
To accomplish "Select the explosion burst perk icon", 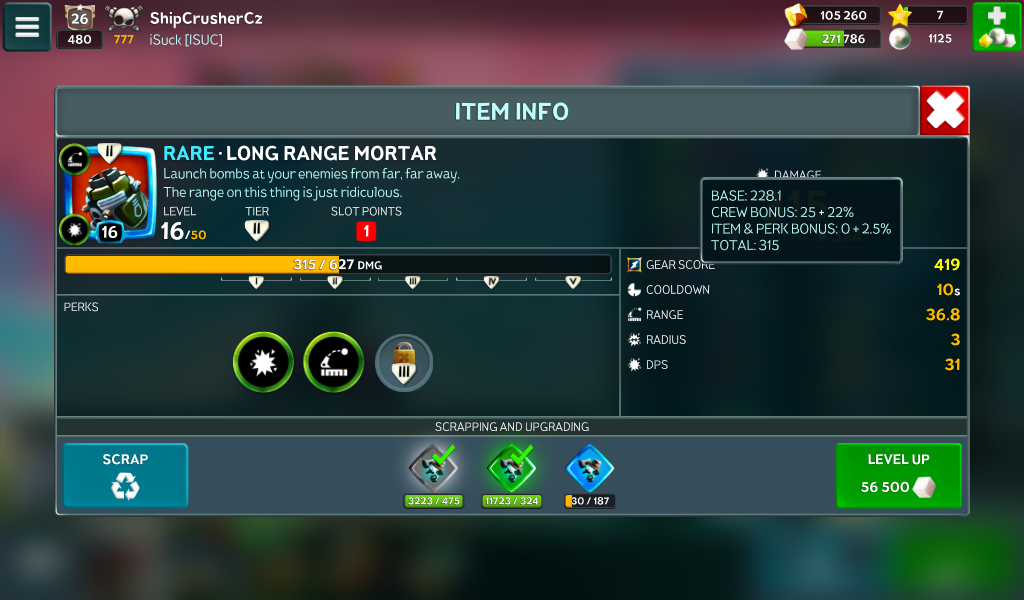I will tap(263, 362).
